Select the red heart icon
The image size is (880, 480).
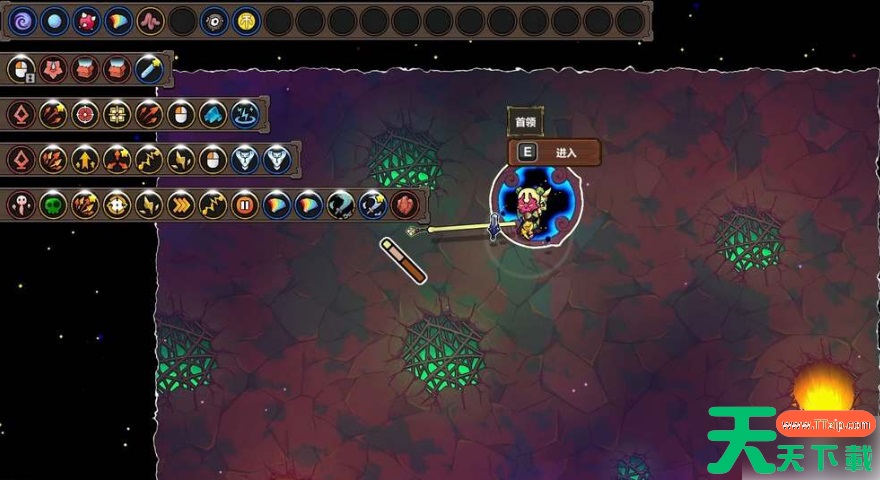coord(405,206)
